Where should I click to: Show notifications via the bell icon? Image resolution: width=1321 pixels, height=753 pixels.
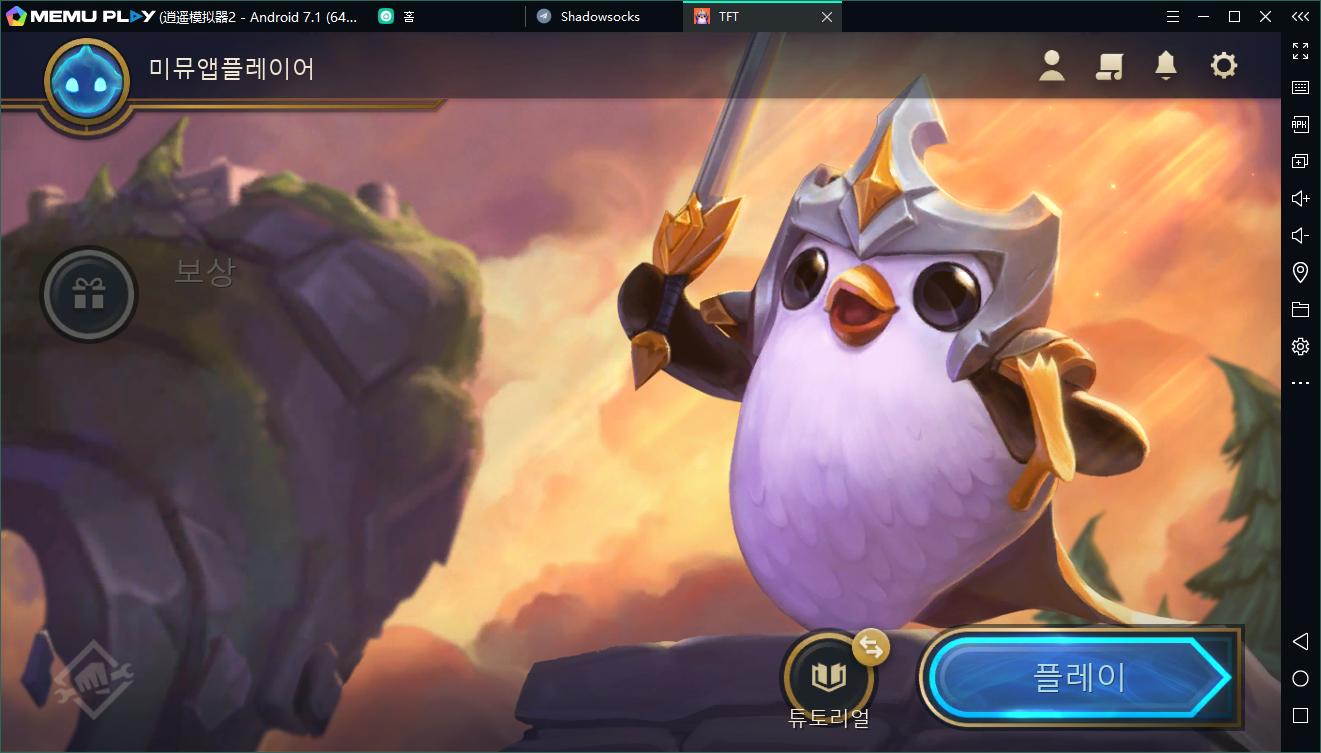click(x=1165, y=66)
